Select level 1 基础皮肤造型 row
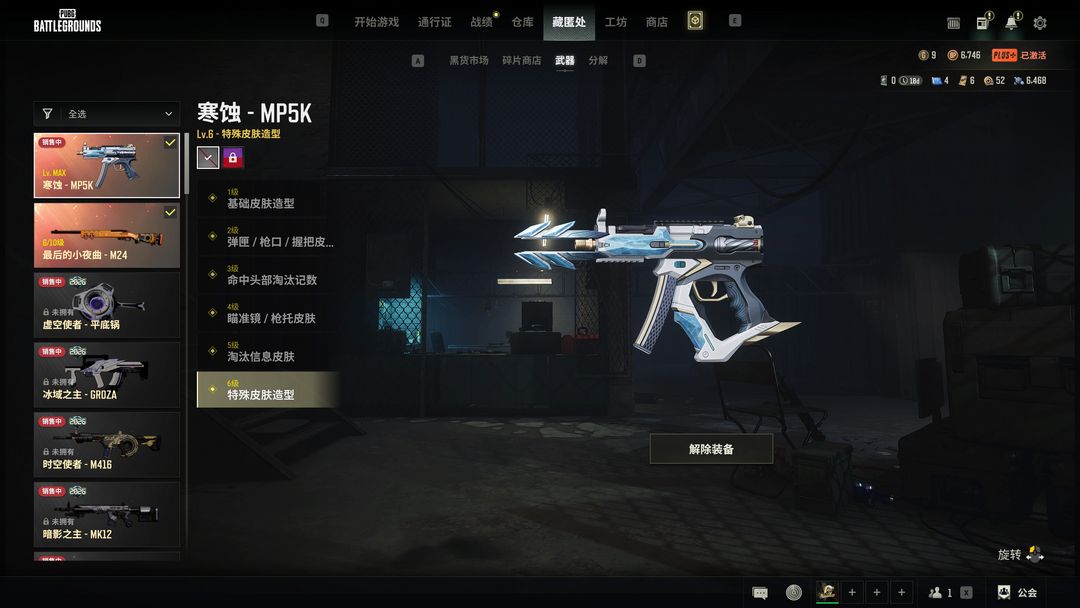1080x608 pixels. (267, 198)
